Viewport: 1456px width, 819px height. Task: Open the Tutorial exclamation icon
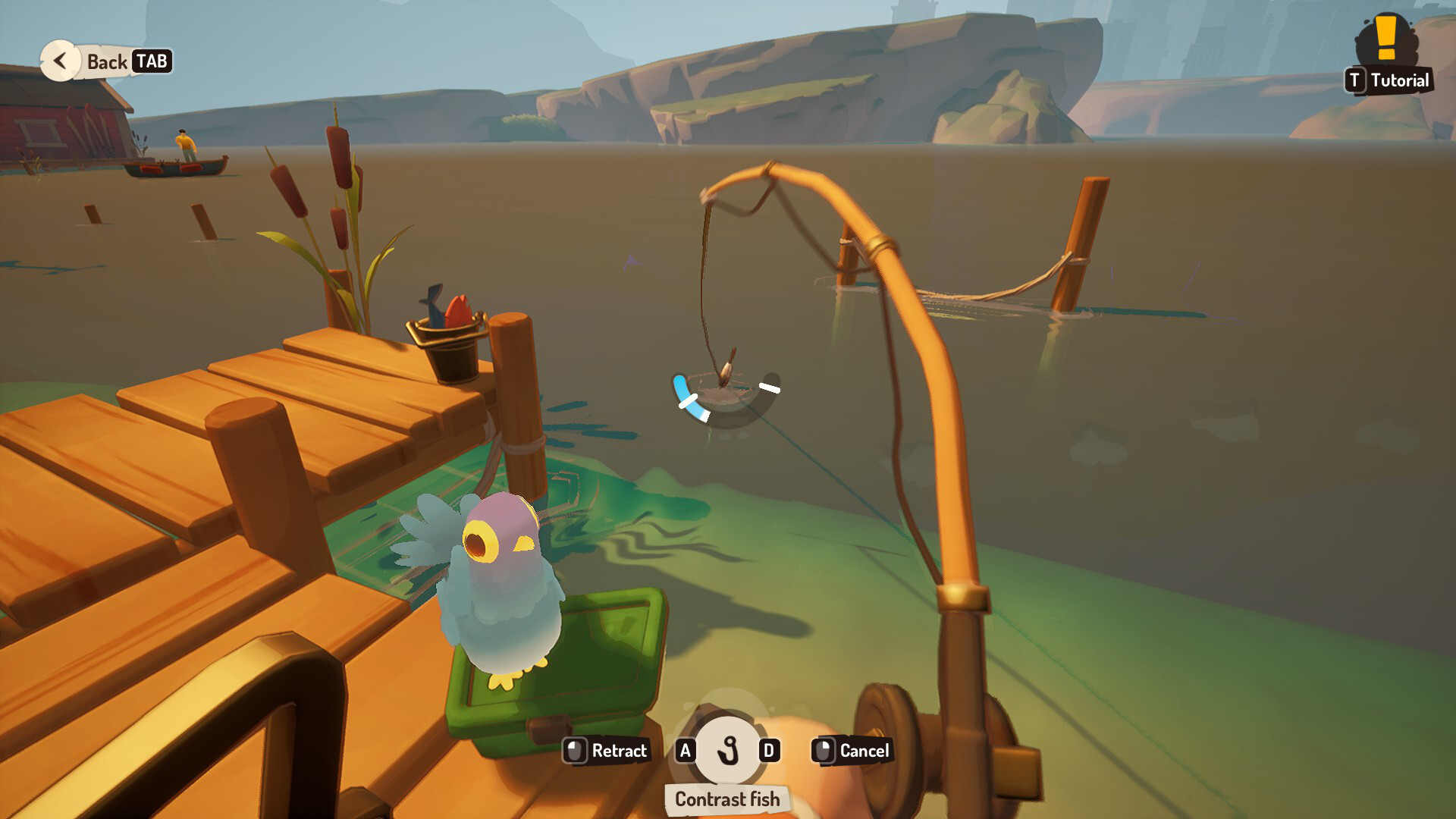tap(1386, 38)
